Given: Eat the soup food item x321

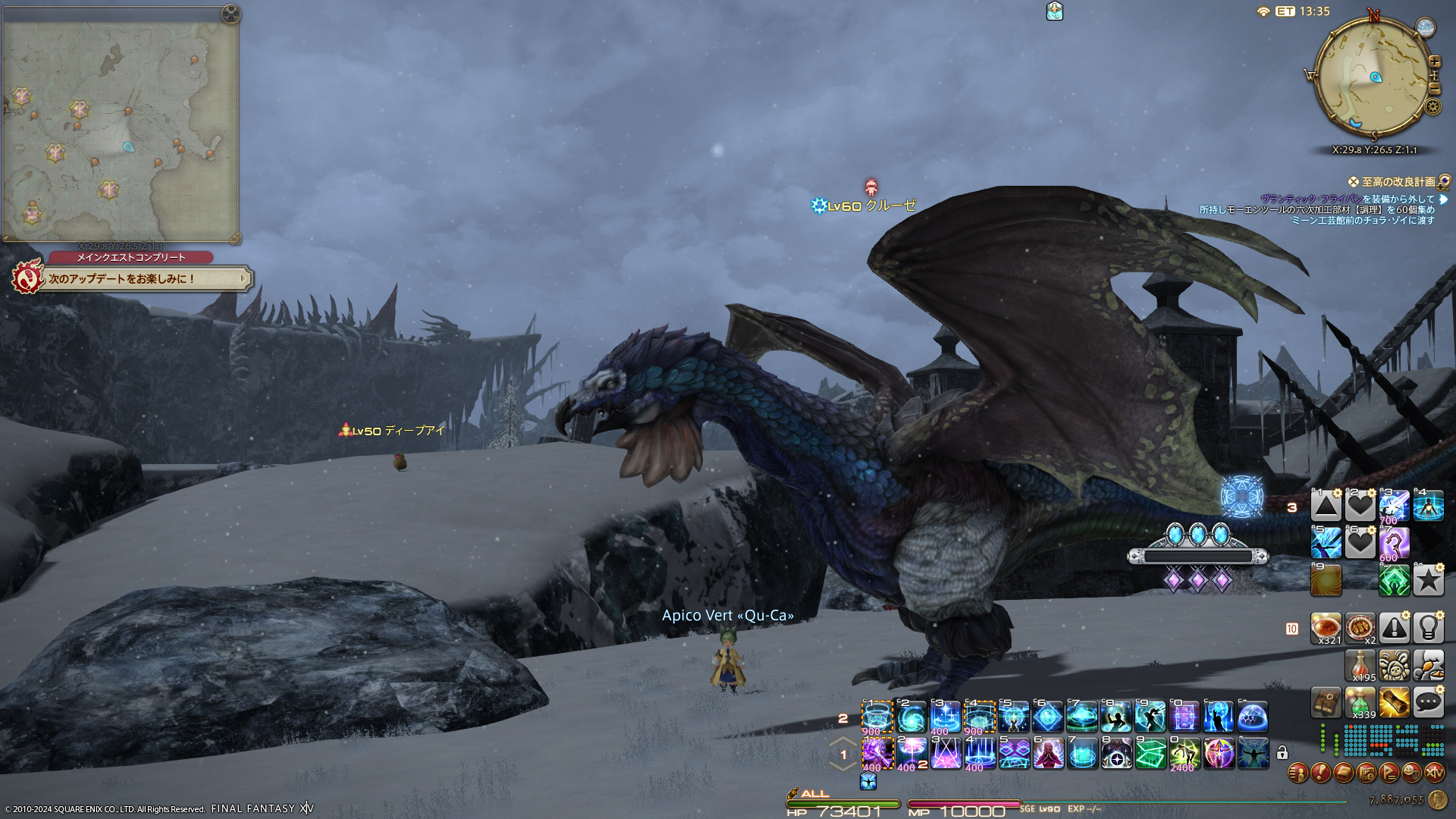Looking at the screenshot, I should [1326, 628].
